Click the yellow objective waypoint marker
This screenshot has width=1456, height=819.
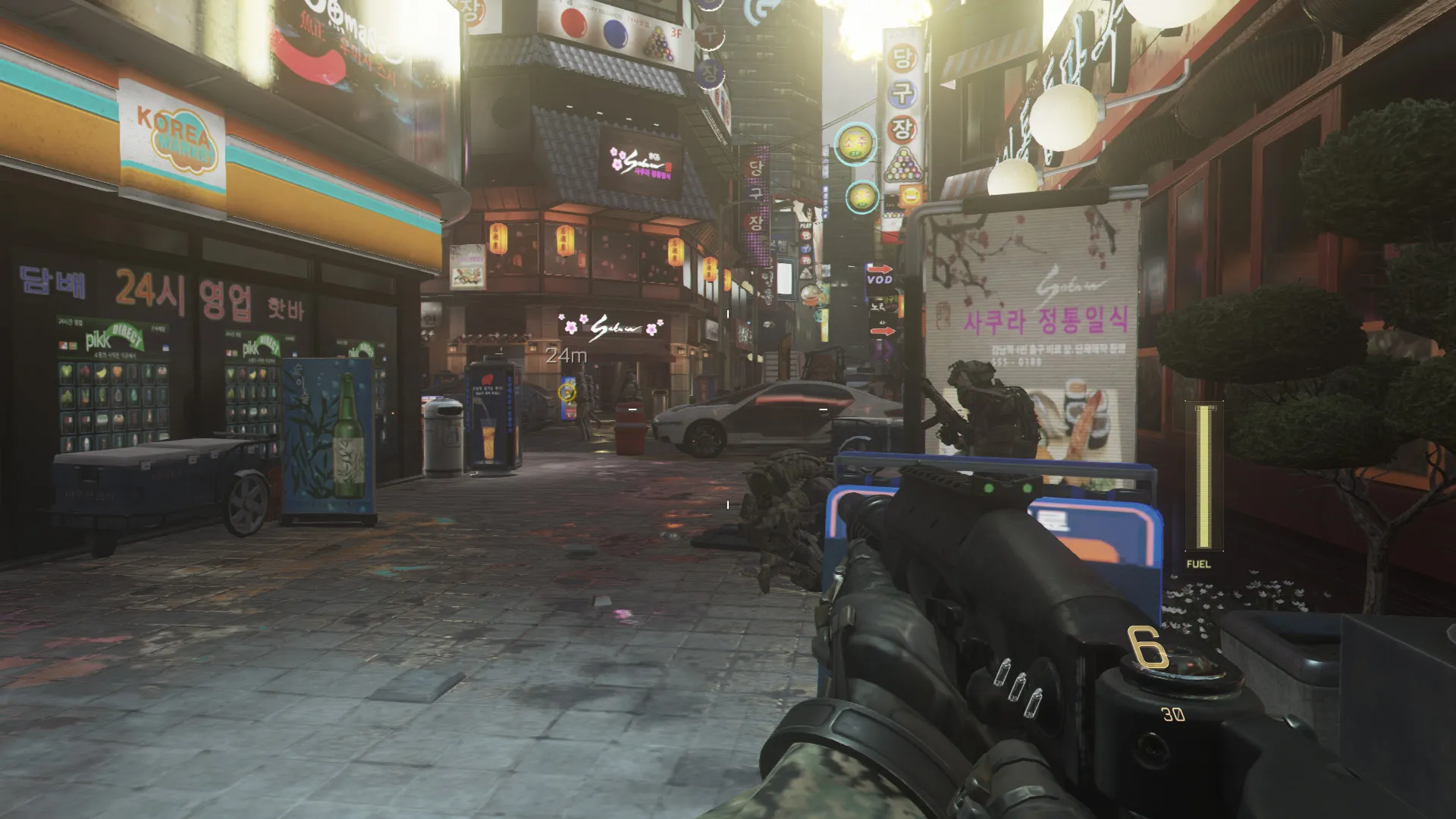click(x=566, y=391)
